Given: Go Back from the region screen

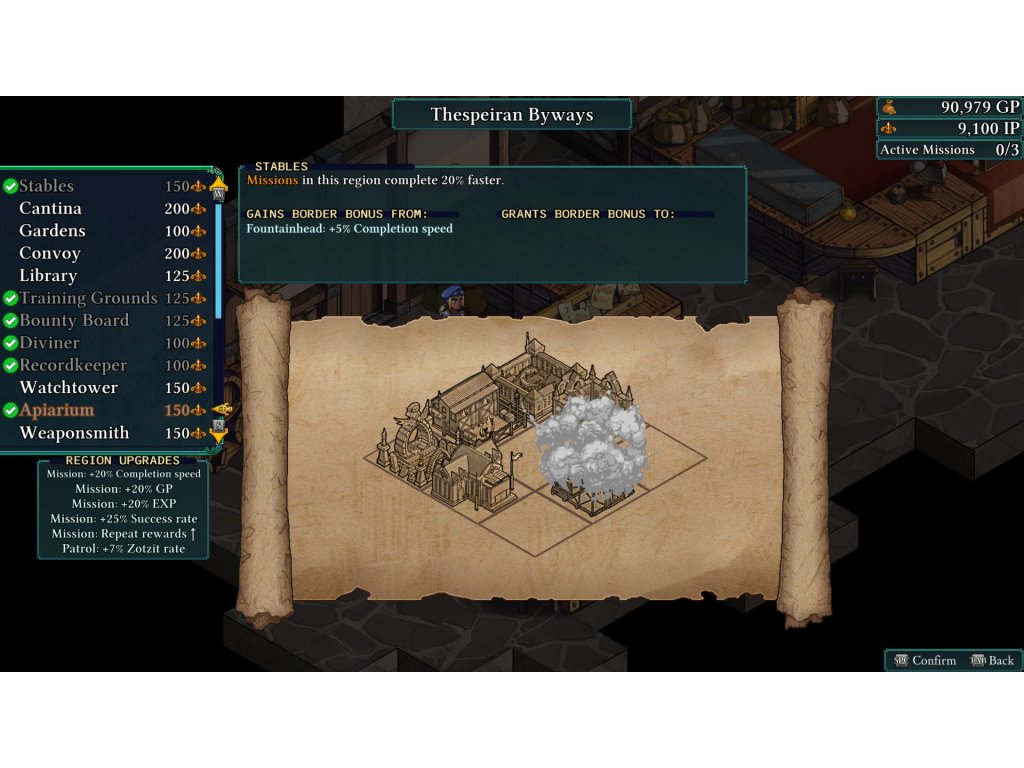Looking at the screenshot, I should point(992,660).
